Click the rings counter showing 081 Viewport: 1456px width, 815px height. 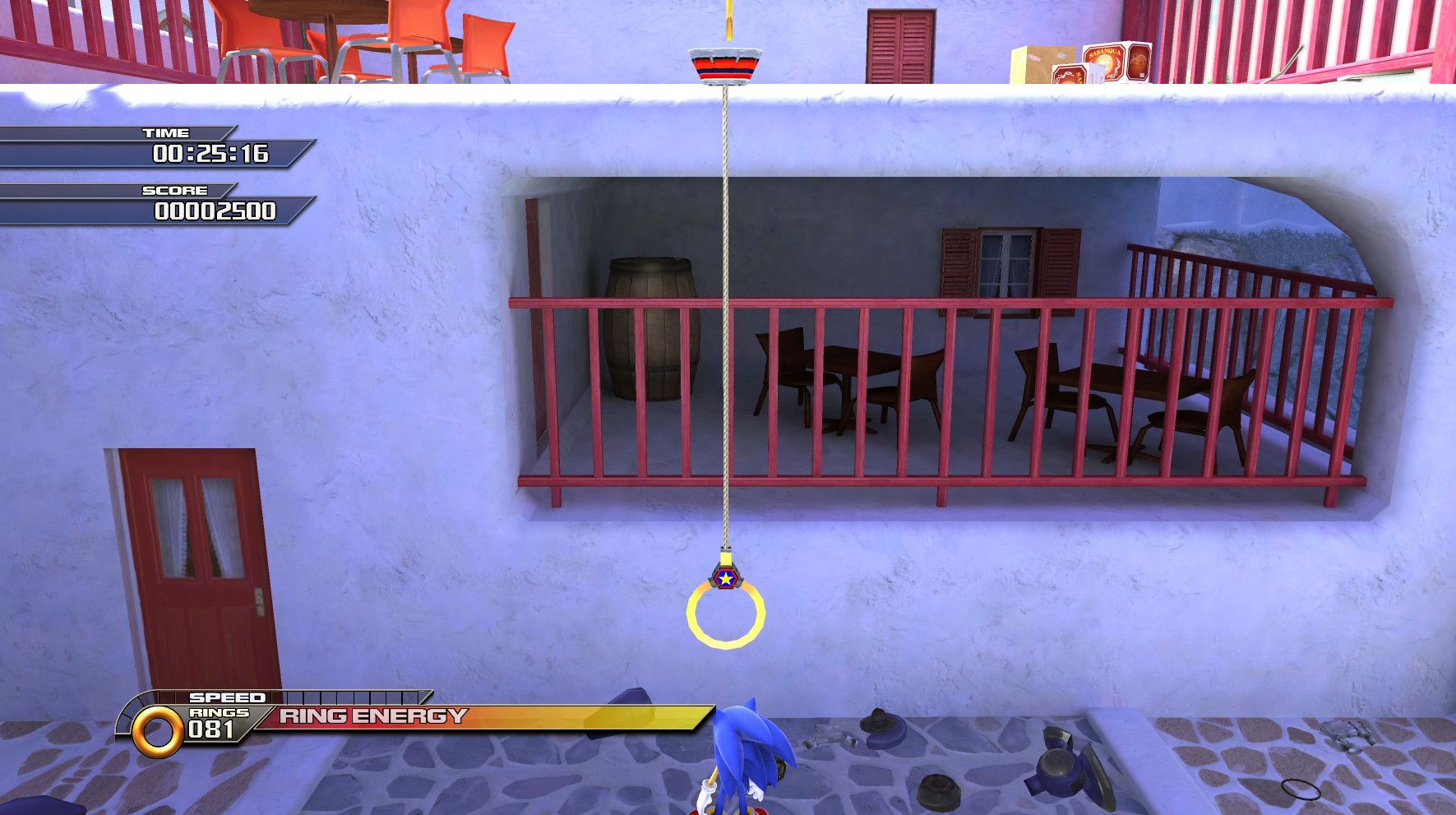click(212, 727)
